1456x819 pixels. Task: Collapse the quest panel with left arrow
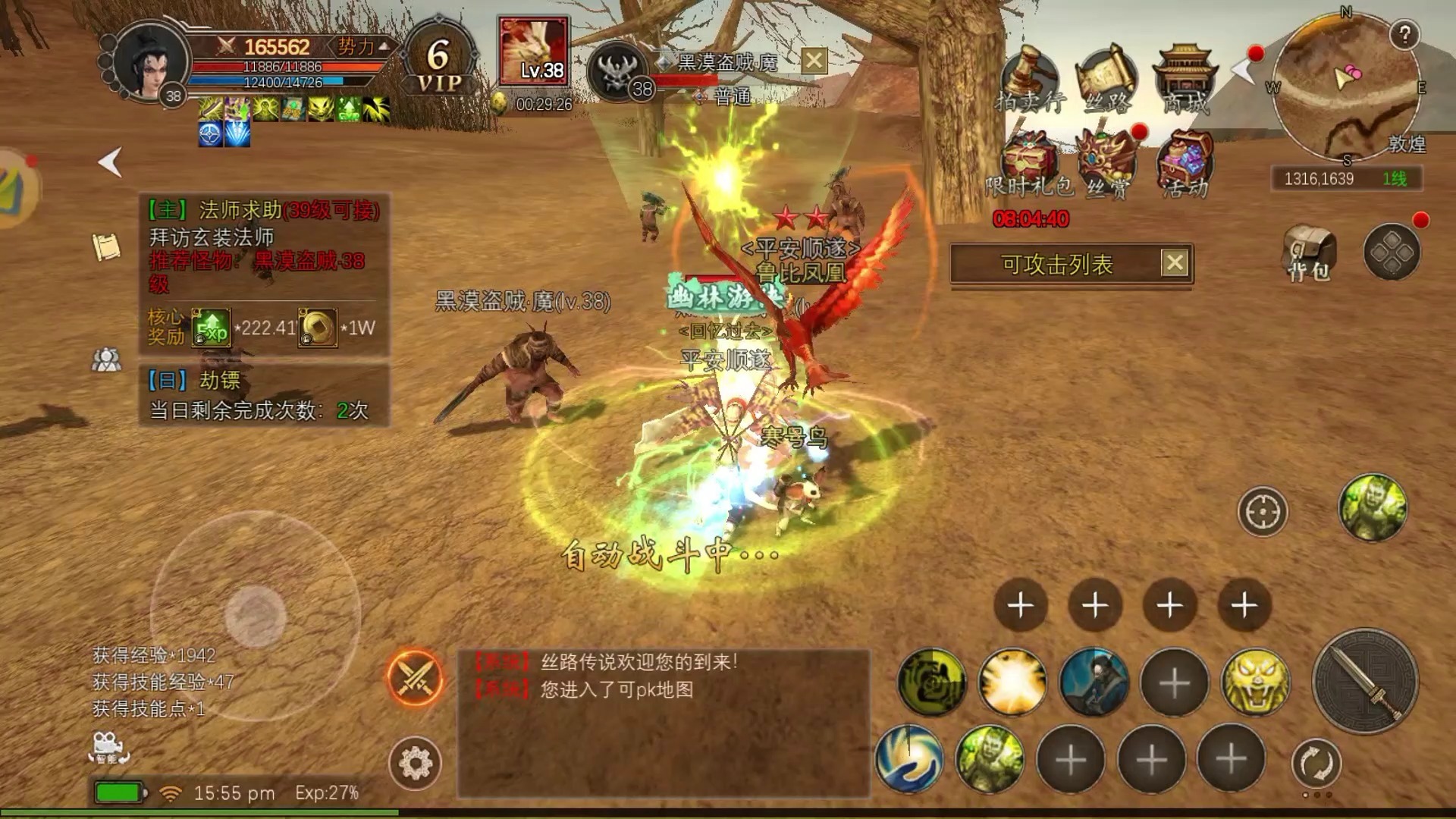(x=111, y=162)
